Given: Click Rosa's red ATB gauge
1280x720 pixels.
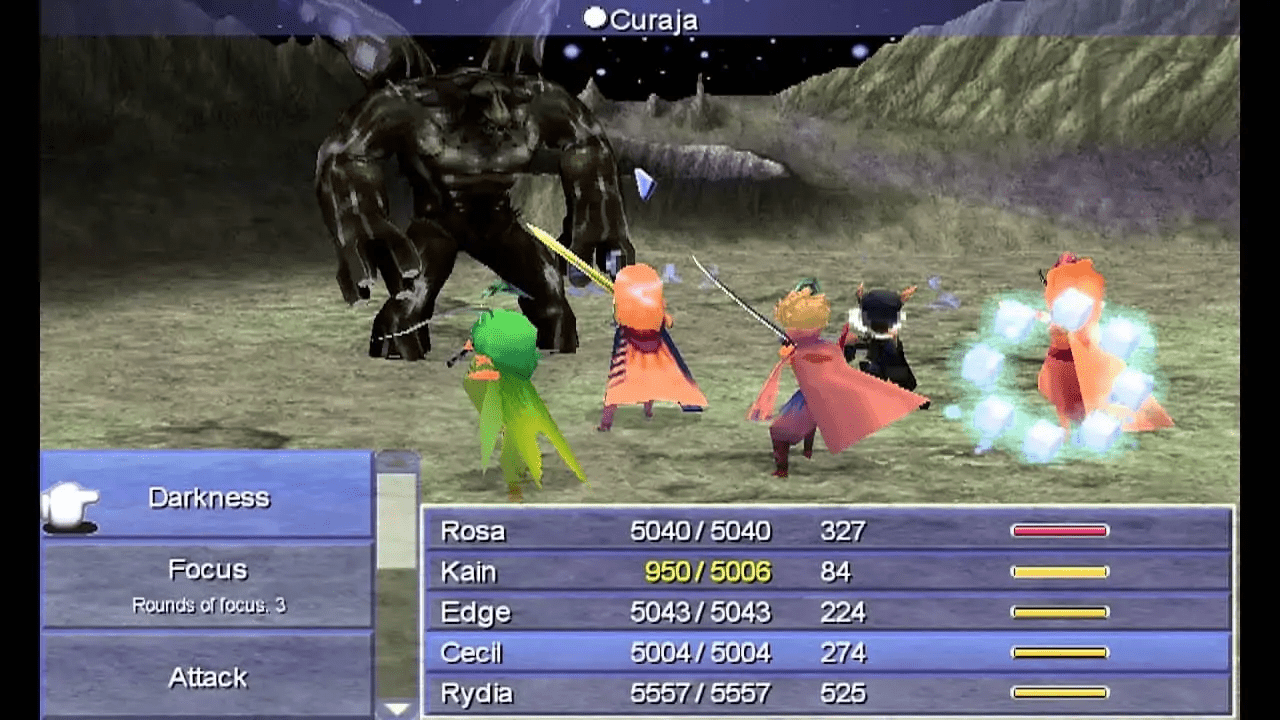Looking at the screenshot, I should click(x=1060, y=531).
